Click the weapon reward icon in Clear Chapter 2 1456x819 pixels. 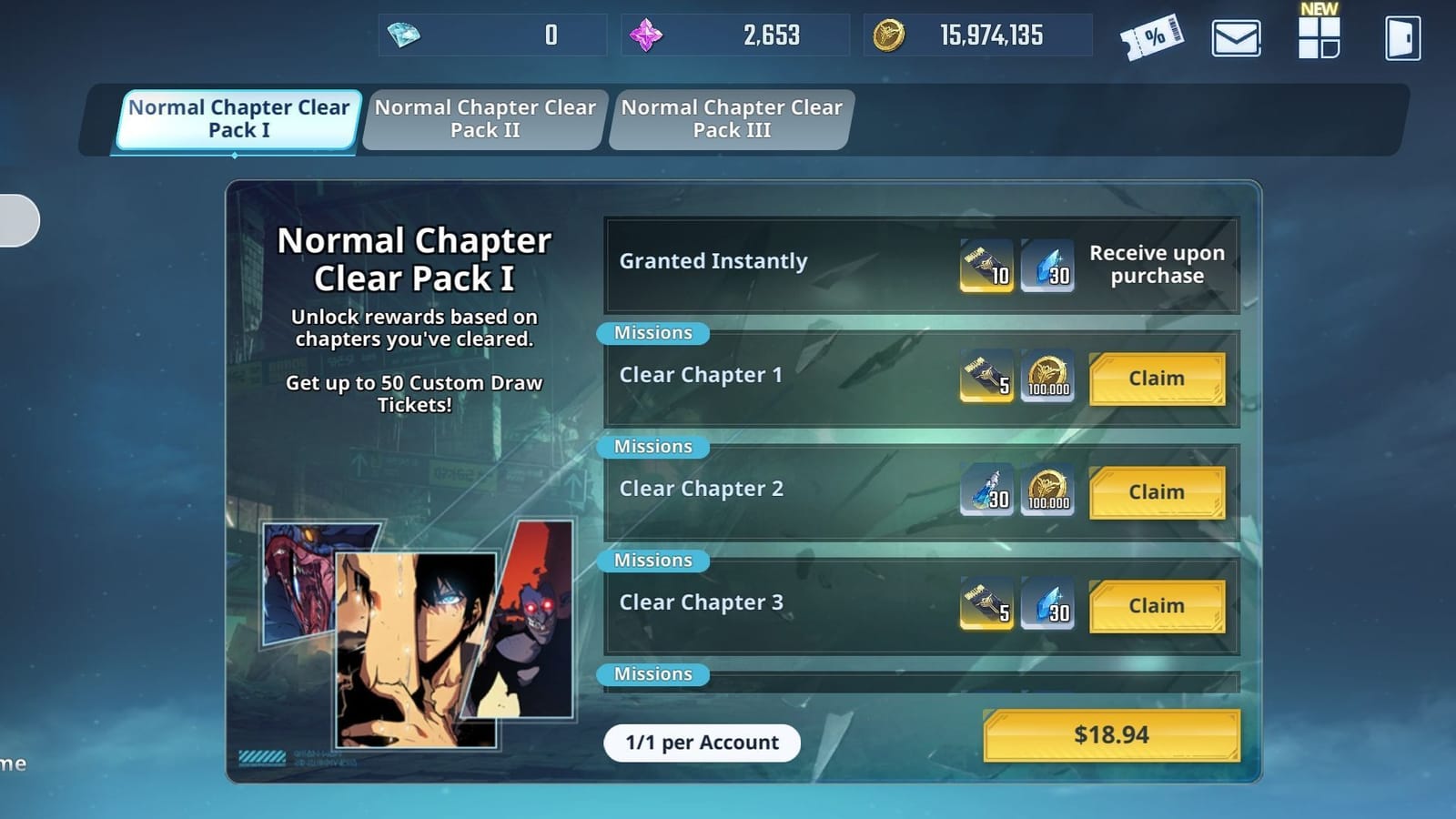[988, 491]
